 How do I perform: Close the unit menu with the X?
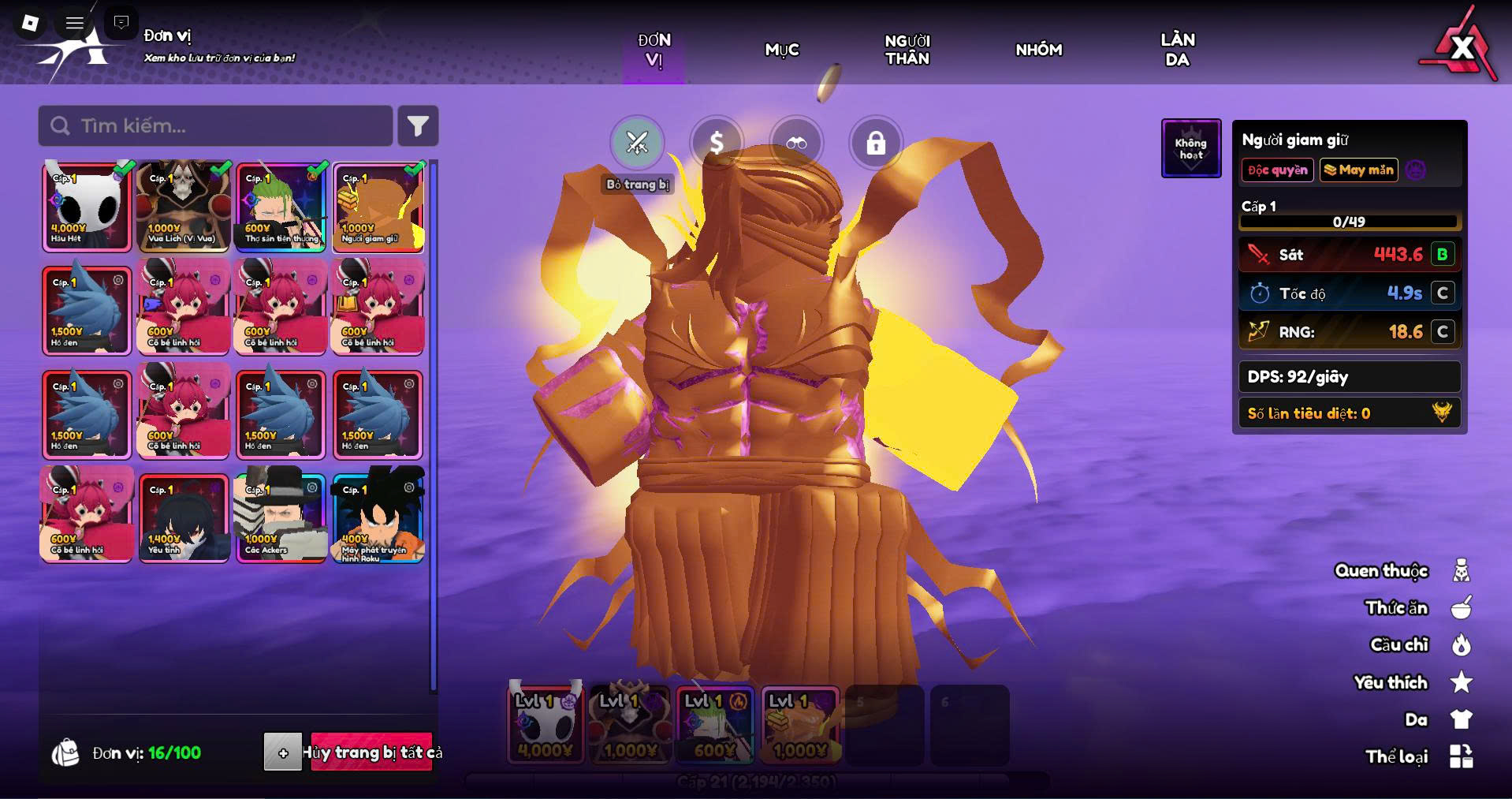pos(1461,48)
